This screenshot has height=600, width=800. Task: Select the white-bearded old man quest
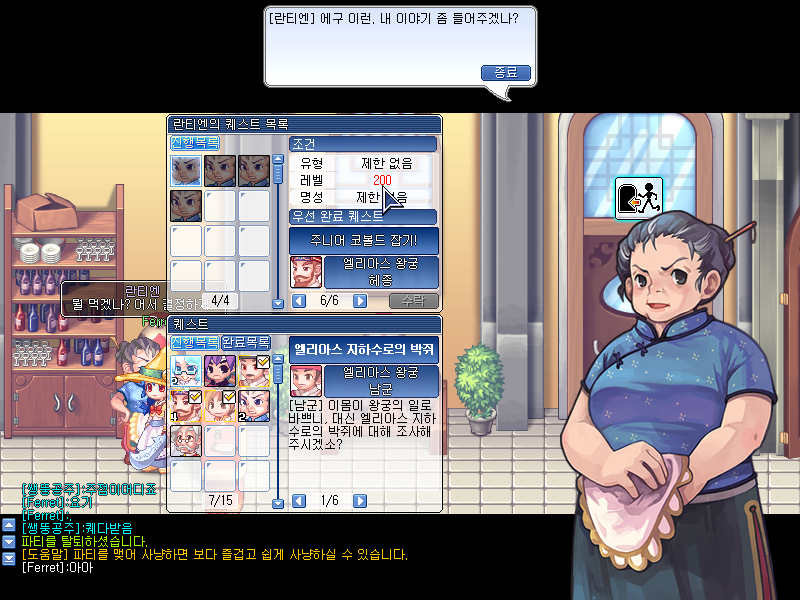coord(187,440)
